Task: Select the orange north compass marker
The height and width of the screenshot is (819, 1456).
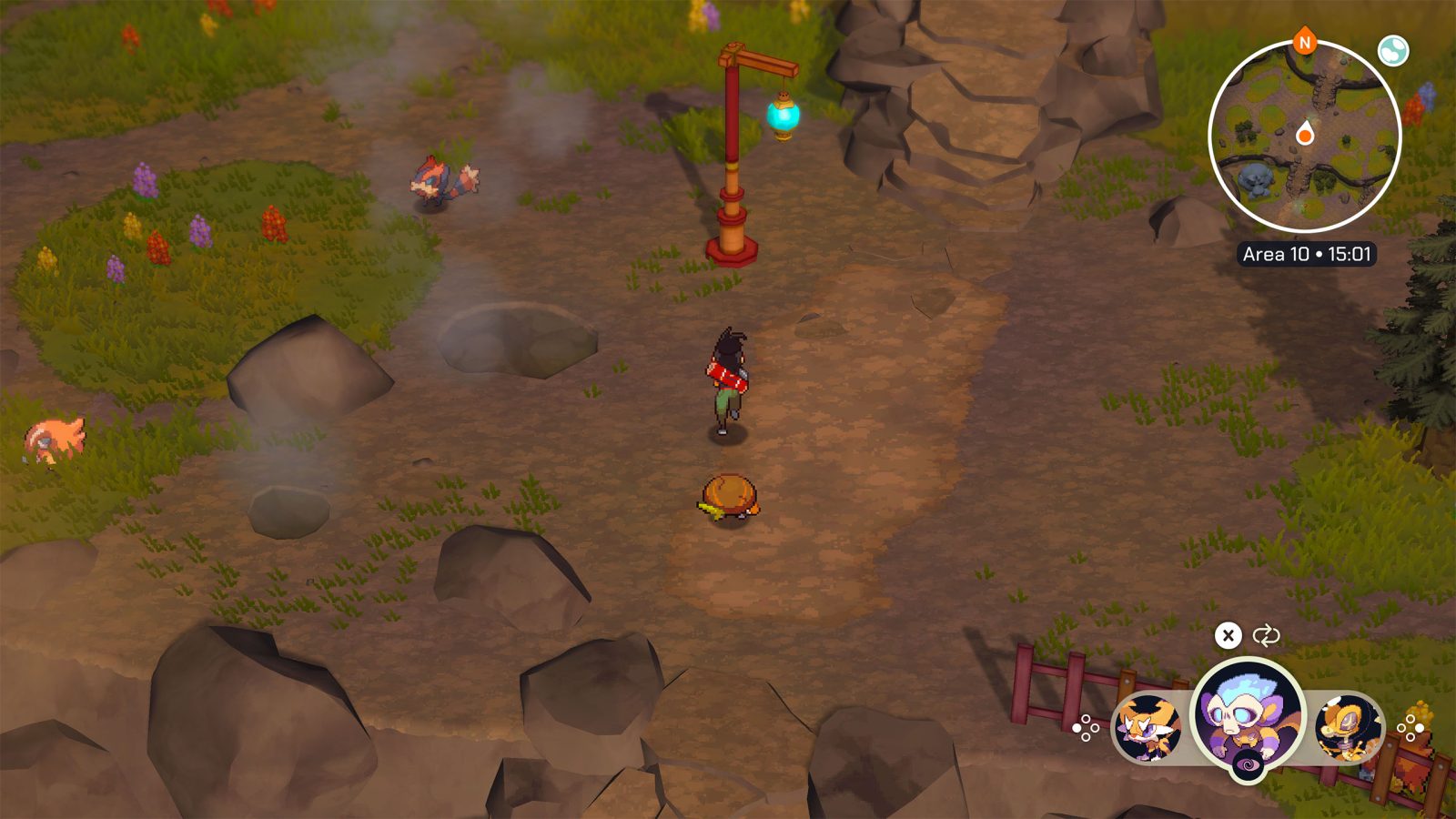Action: coord(1305,42)
